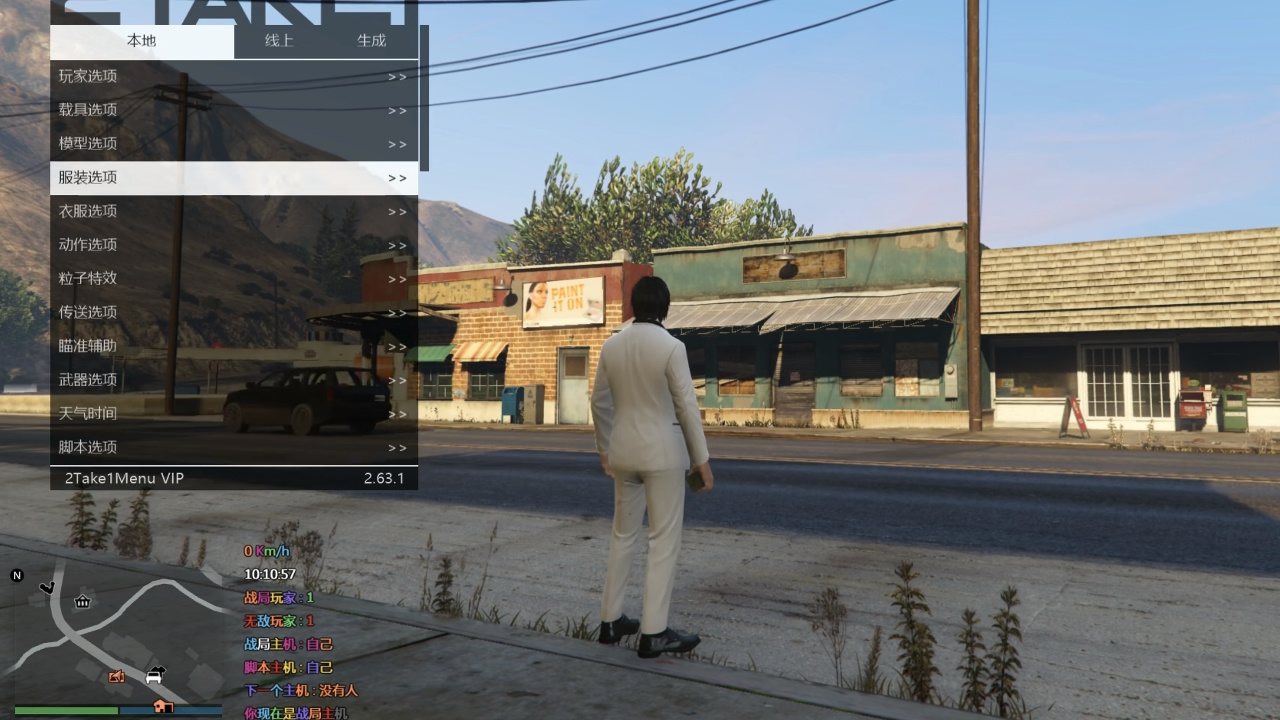Expand 传送选项 using its >> arrow
The height and width of the screenshot is (720, 1280).
397,312
